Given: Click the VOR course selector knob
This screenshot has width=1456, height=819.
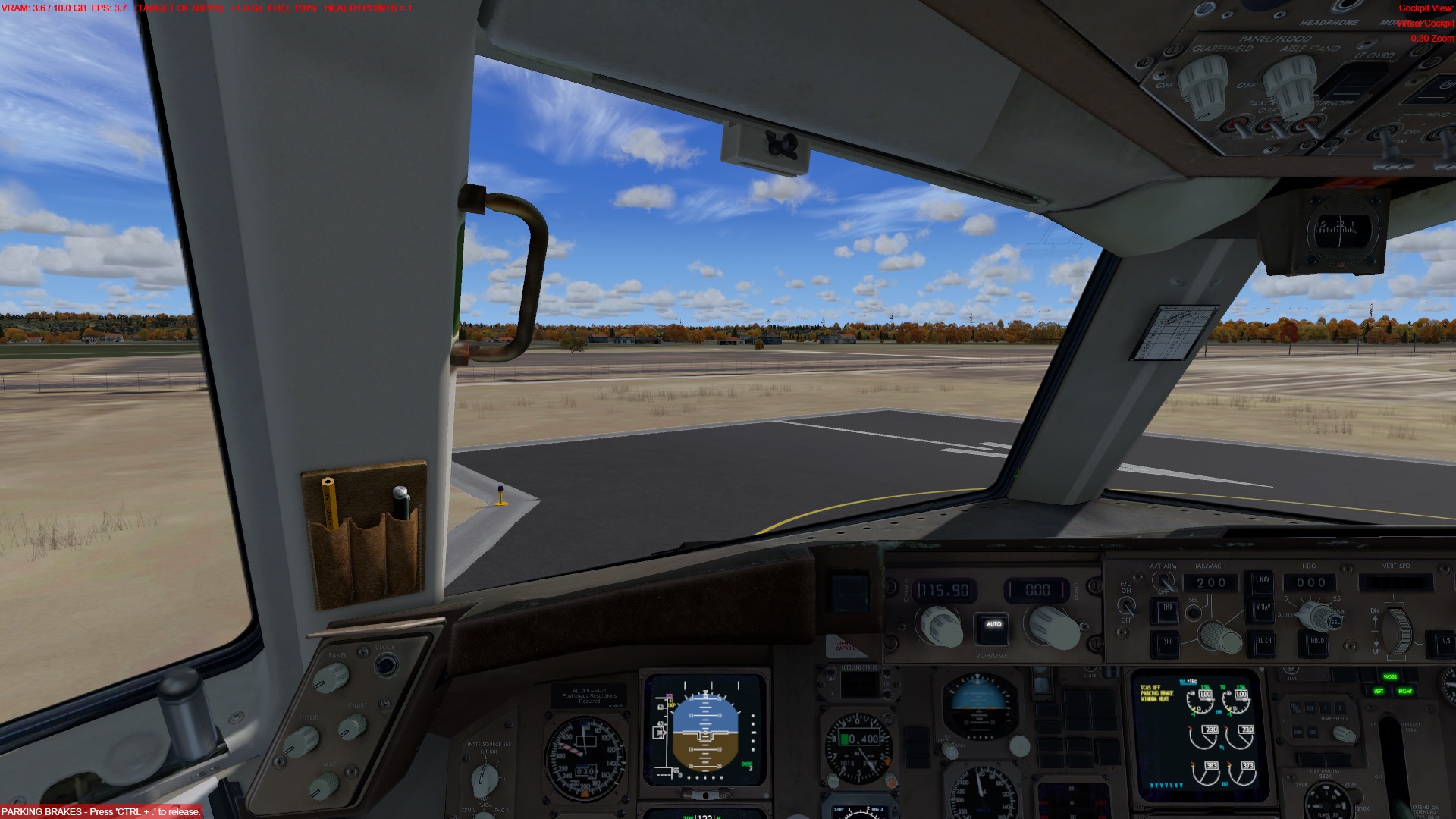Looking at the screenshot, I should click(x=1053, y=627).
